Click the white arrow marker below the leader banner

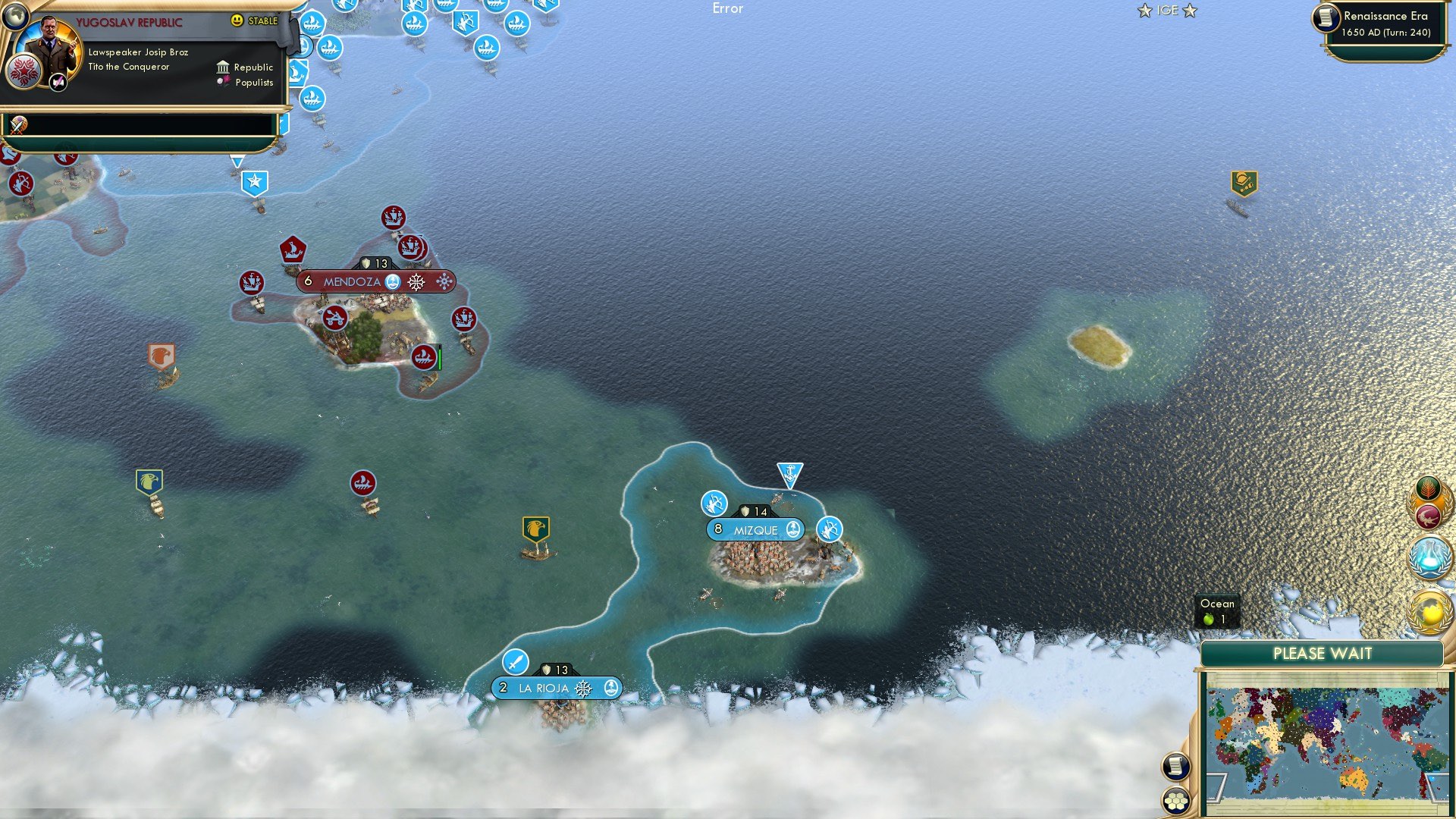pos(237,161)
